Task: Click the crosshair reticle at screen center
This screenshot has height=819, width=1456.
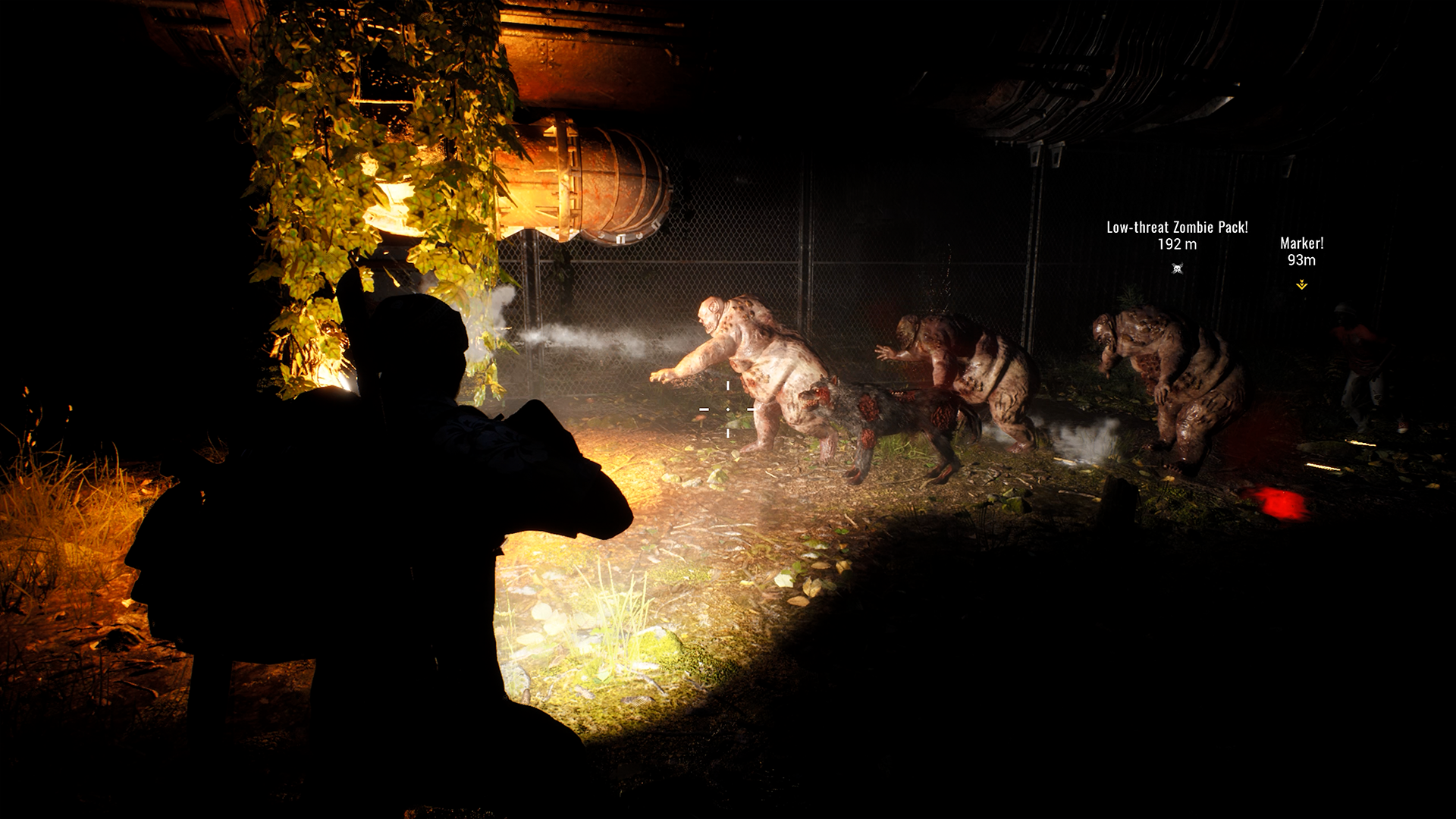Action: coord(728,409)
